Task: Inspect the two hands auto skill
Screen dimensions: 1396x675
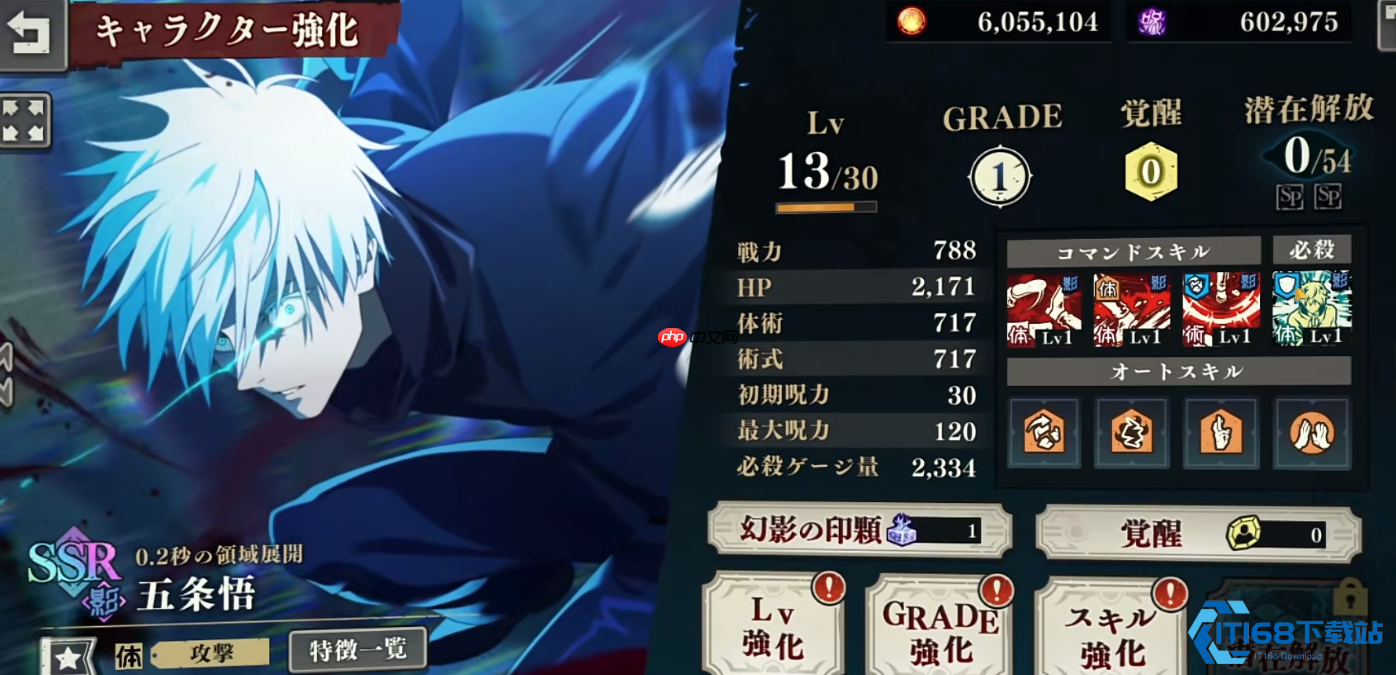Action: (1311, 432)
